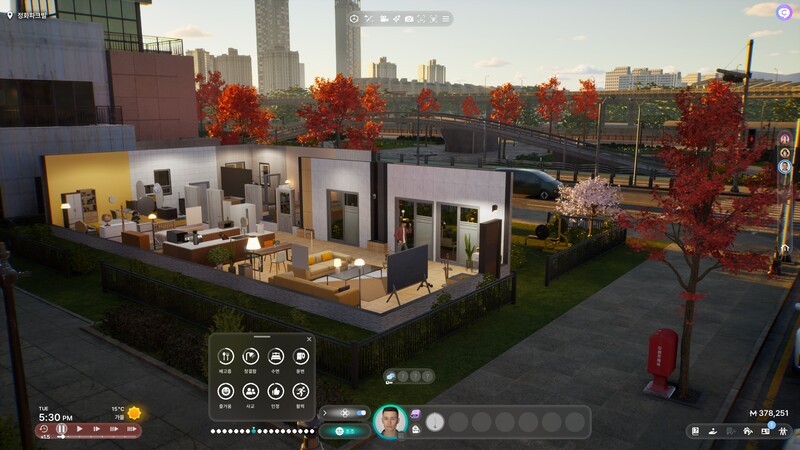
Task: Open the camera photo mode icon
Action: [409, 19]
